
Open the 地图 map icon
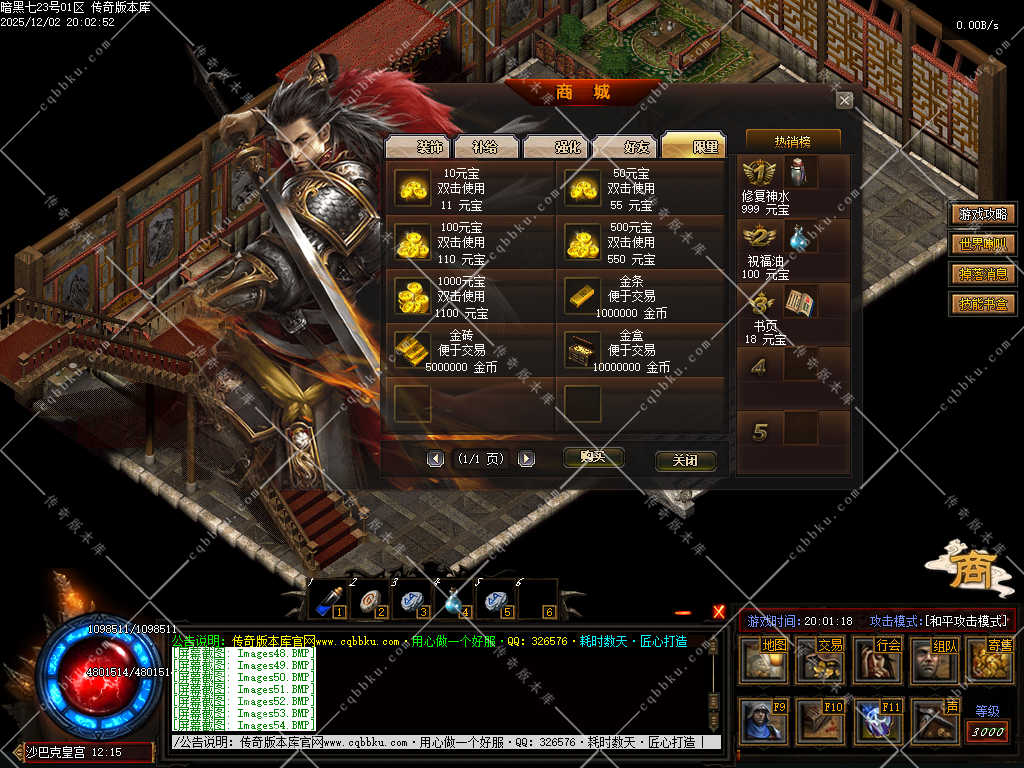tap(764, 660)
